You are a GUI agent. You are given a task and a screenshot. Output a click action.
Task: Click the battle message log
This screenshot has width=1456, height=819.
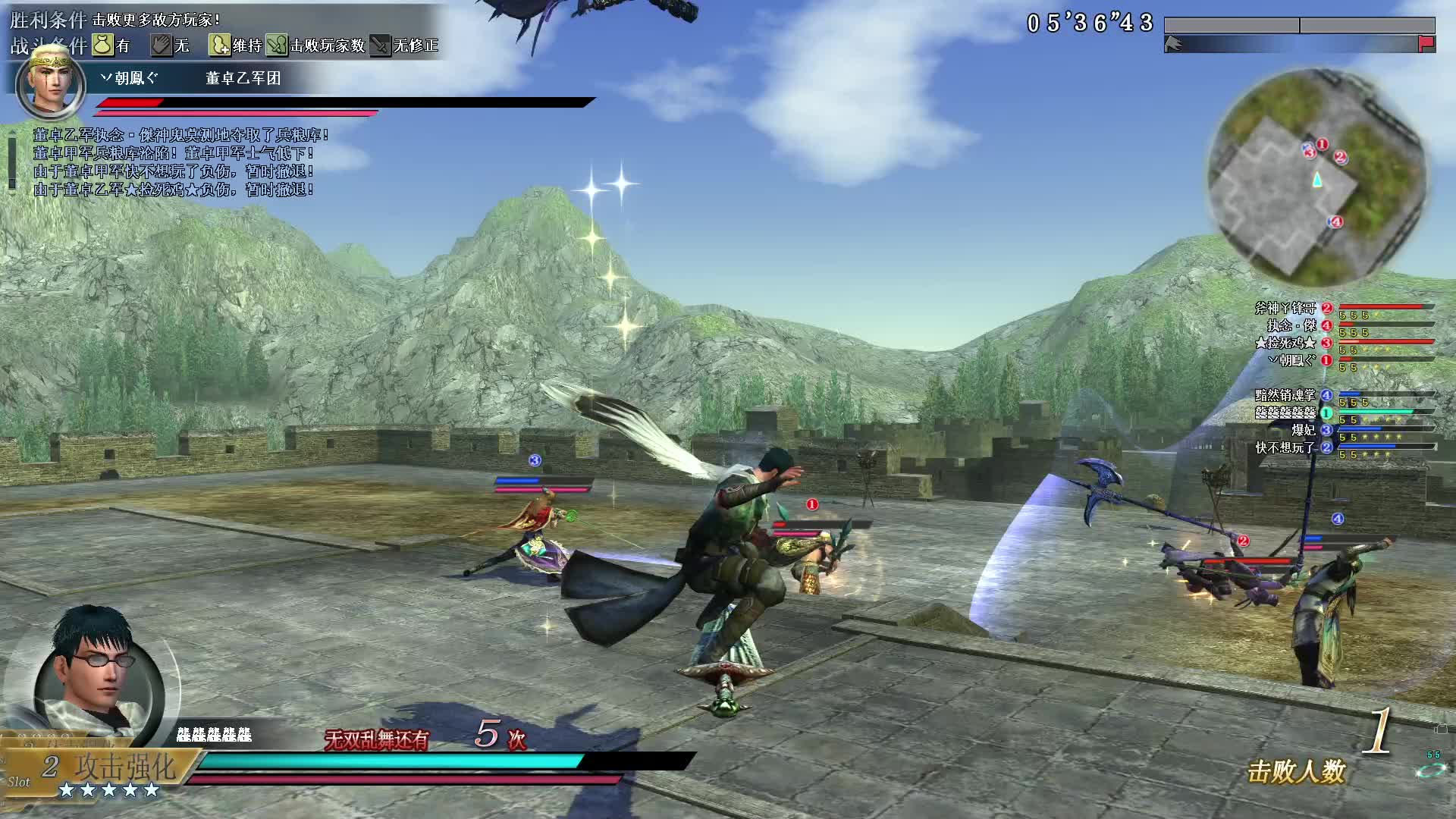180,162
